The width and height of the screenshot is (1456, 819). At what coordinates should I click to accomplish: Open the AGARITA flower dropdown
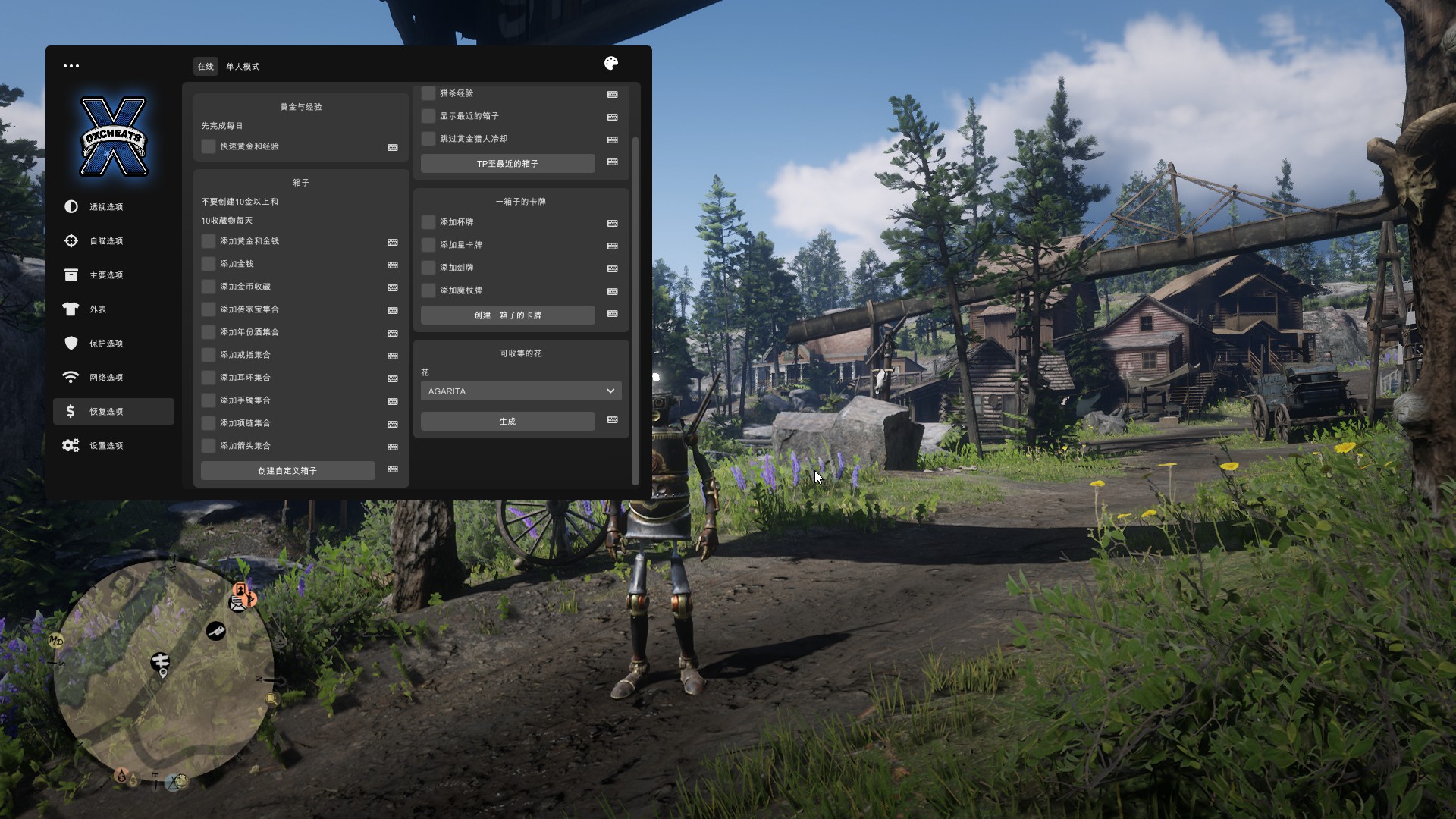(521, 391)
